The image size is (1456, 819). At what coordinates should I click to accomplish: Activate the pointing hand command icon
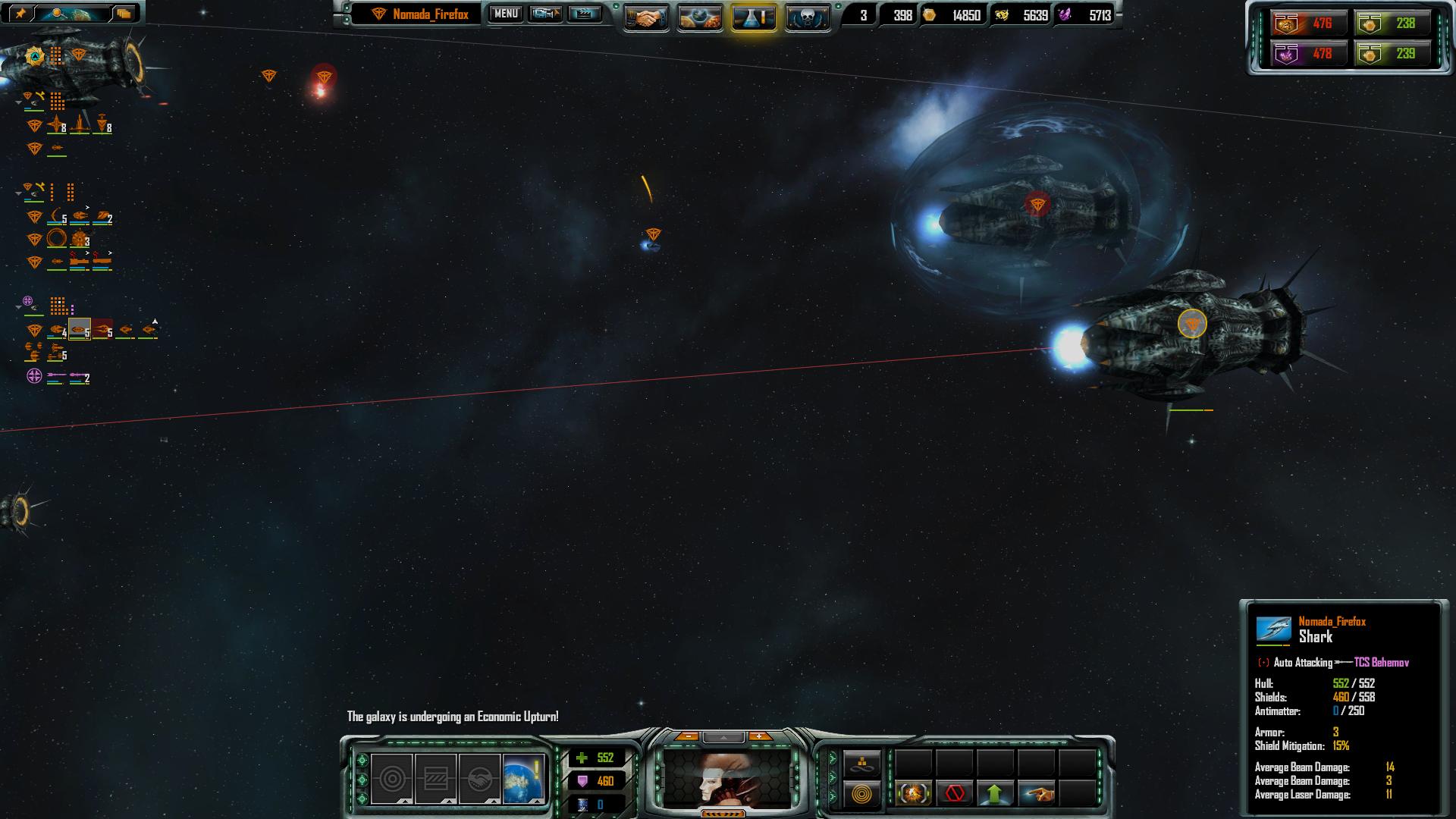pos(1036,794)
